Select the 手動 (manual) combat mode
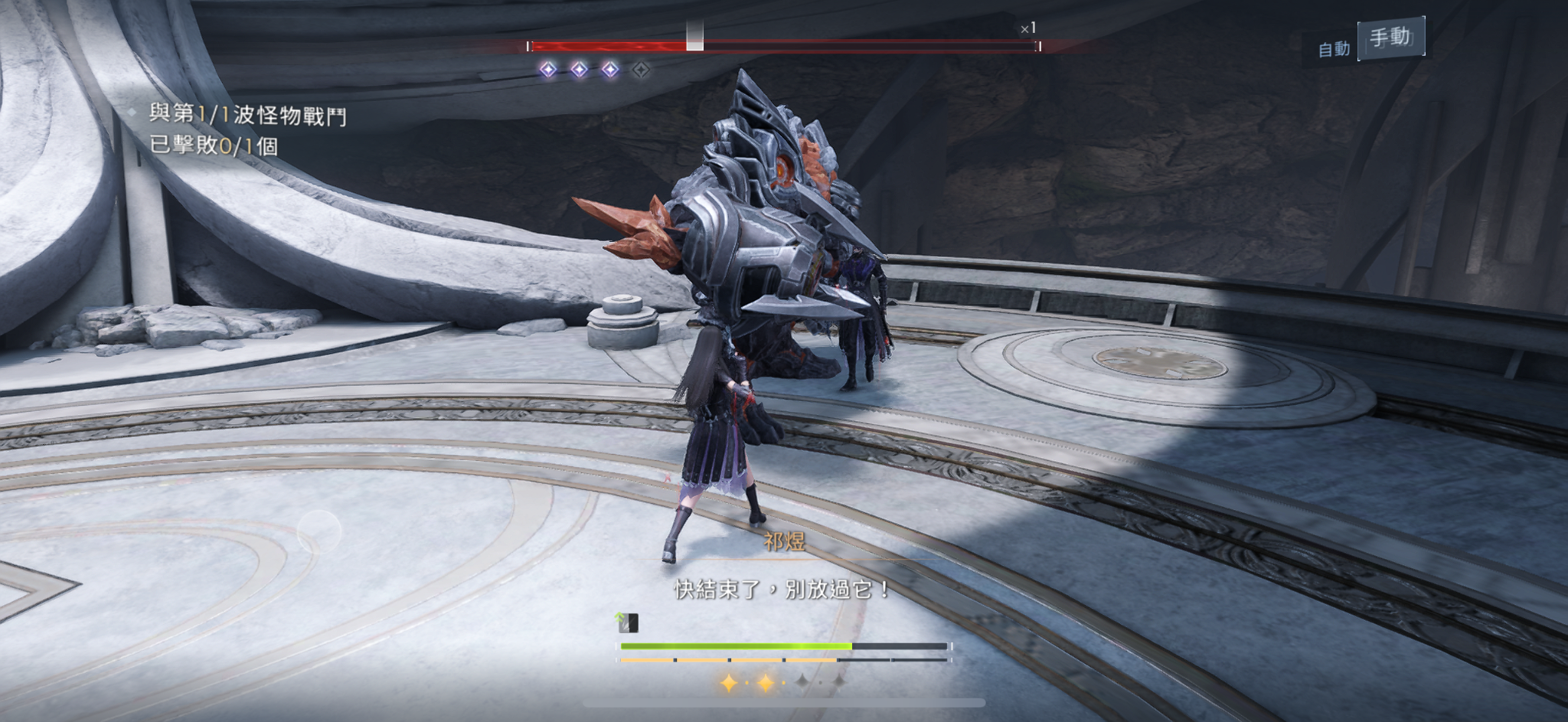The image size is (1568, 722). click(1390, 38)
